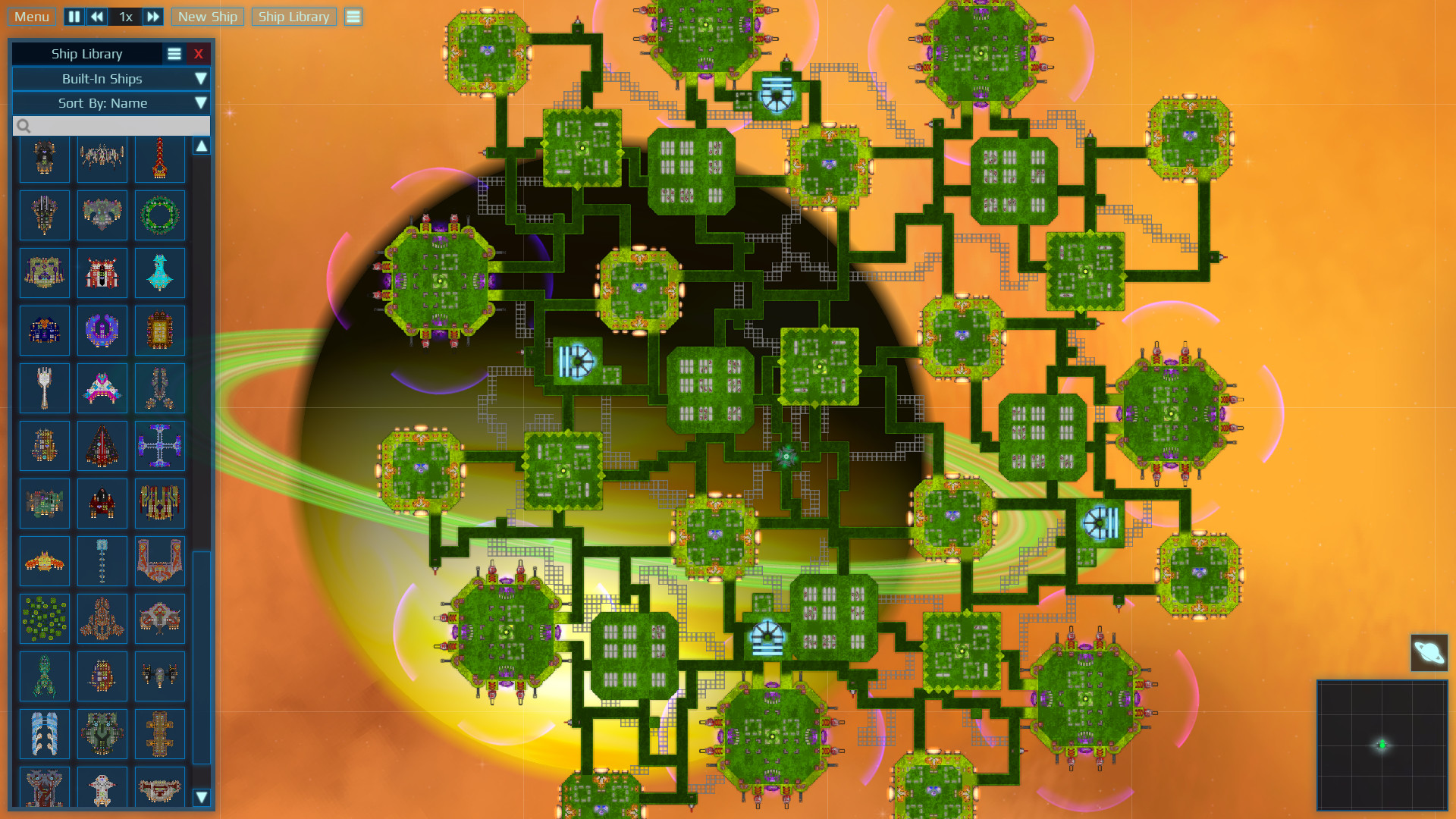The width and height of the screenshot is (1456, 819).
Task: Toggle the planet visibility icon near the minimap
Action: click(x=1430, y=651)
